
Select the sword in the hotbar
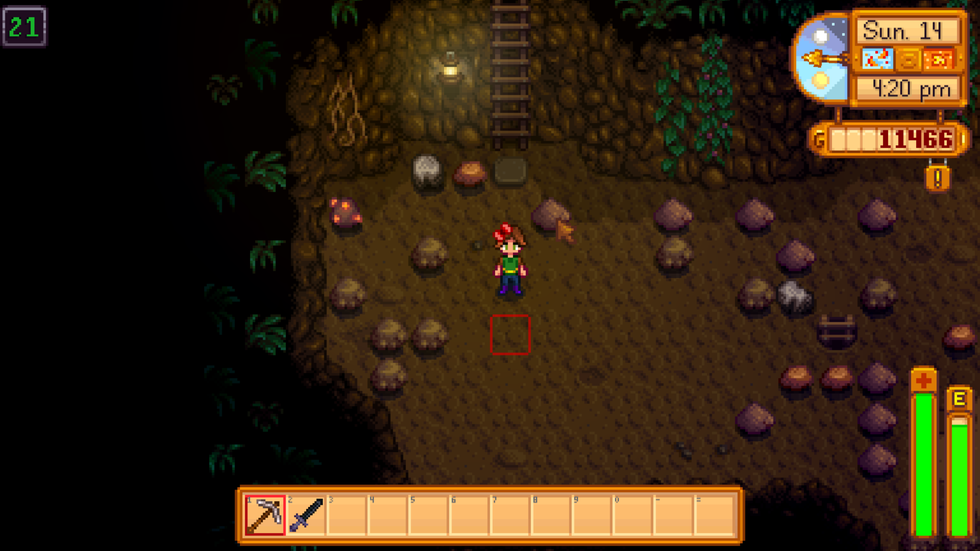306,515
